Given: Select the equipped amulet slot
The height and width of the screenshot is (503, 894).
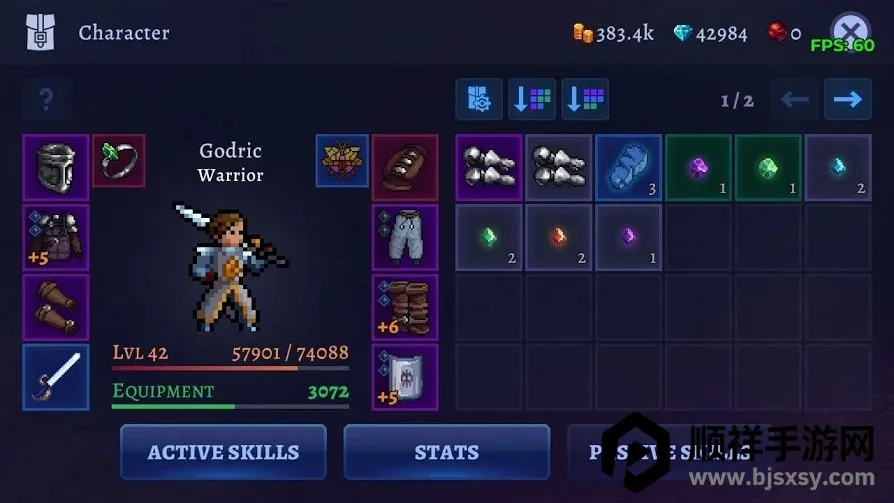Looking at the screenshot, I should (342, 160).
